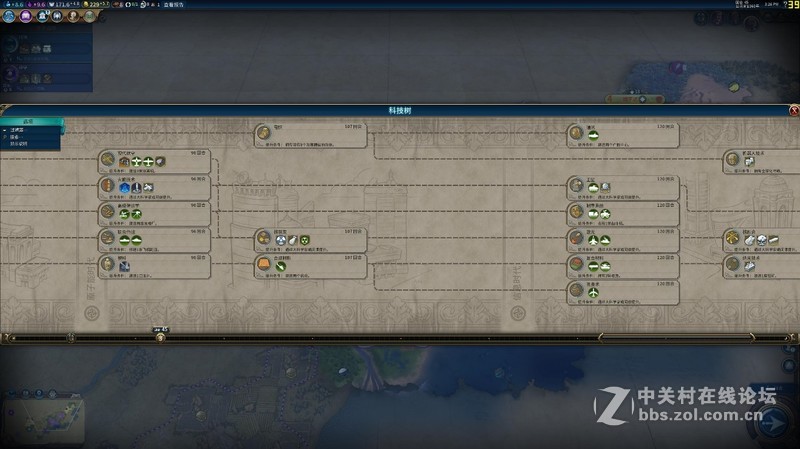Pick the Advanced Ballistics technology node
The height and width of the screenshot is (449, 800).
tap(155, 212)
